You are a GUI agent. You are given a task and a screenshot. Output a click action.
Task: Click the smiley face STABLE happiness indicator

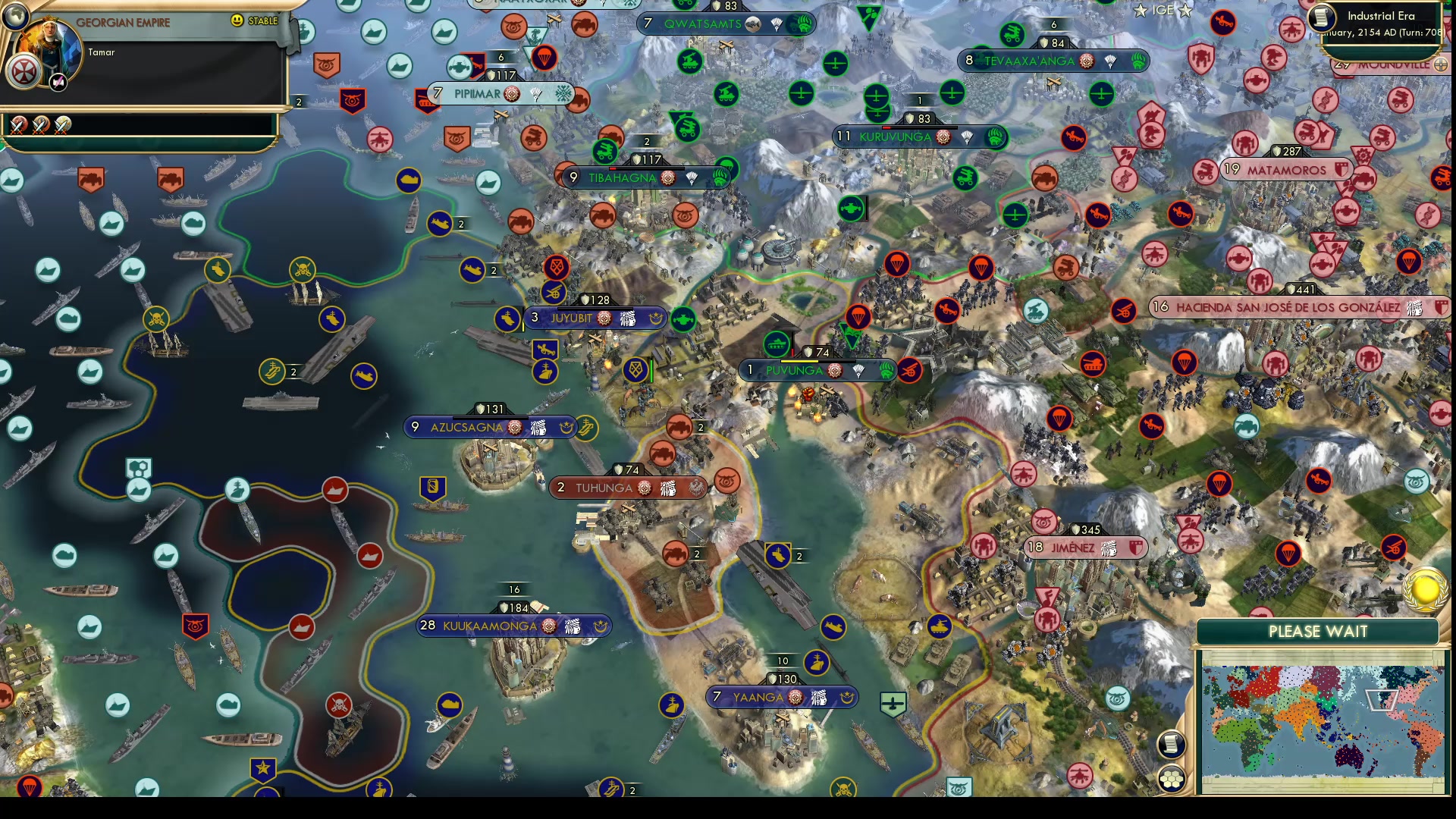point(237,21)
